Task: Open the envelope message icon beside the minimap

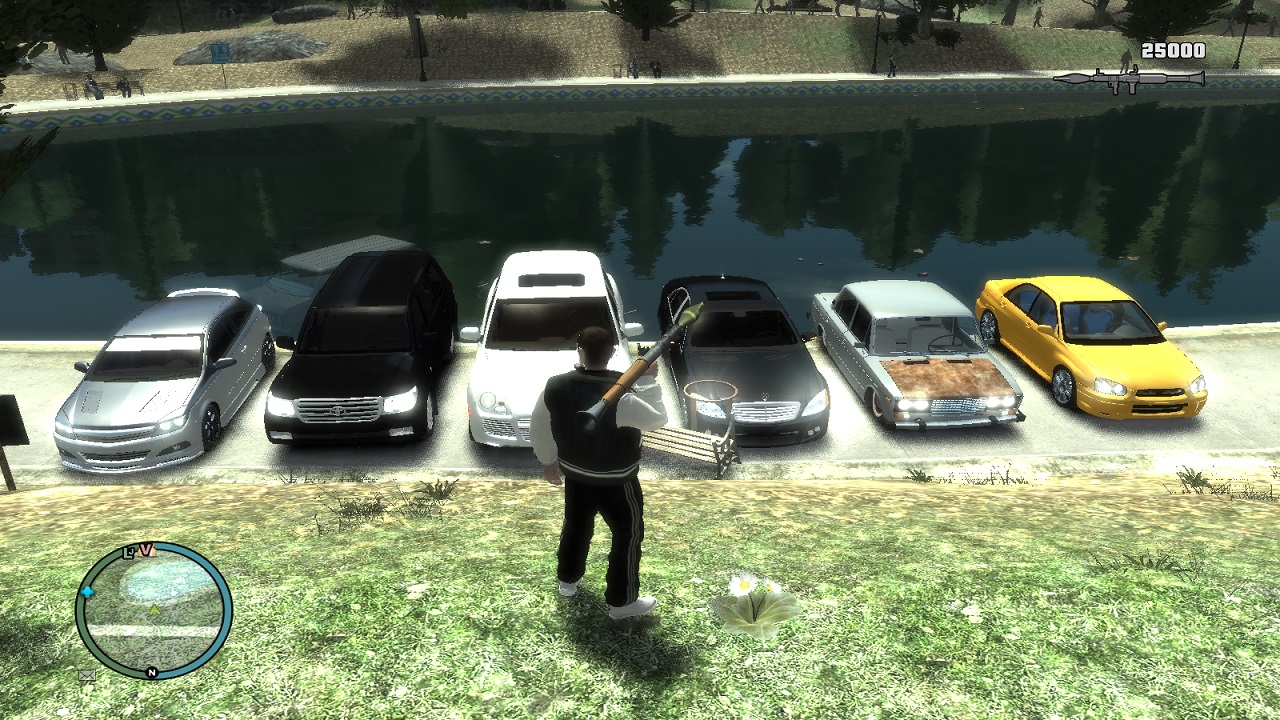Action: click(x=86, y=676)
